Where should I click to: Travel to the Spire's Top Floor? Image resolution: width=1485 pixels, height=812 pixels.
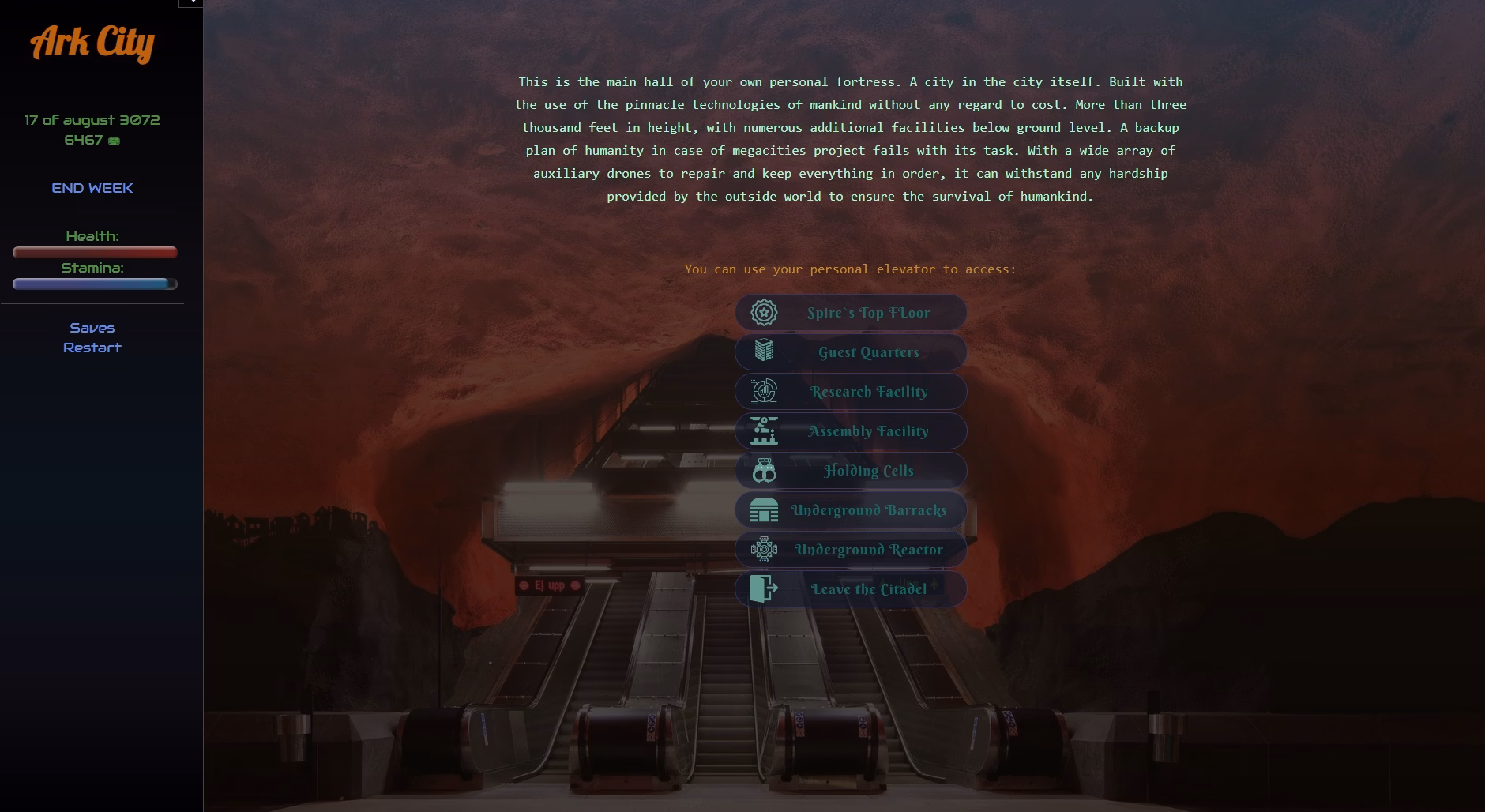[x=867, y=312]
